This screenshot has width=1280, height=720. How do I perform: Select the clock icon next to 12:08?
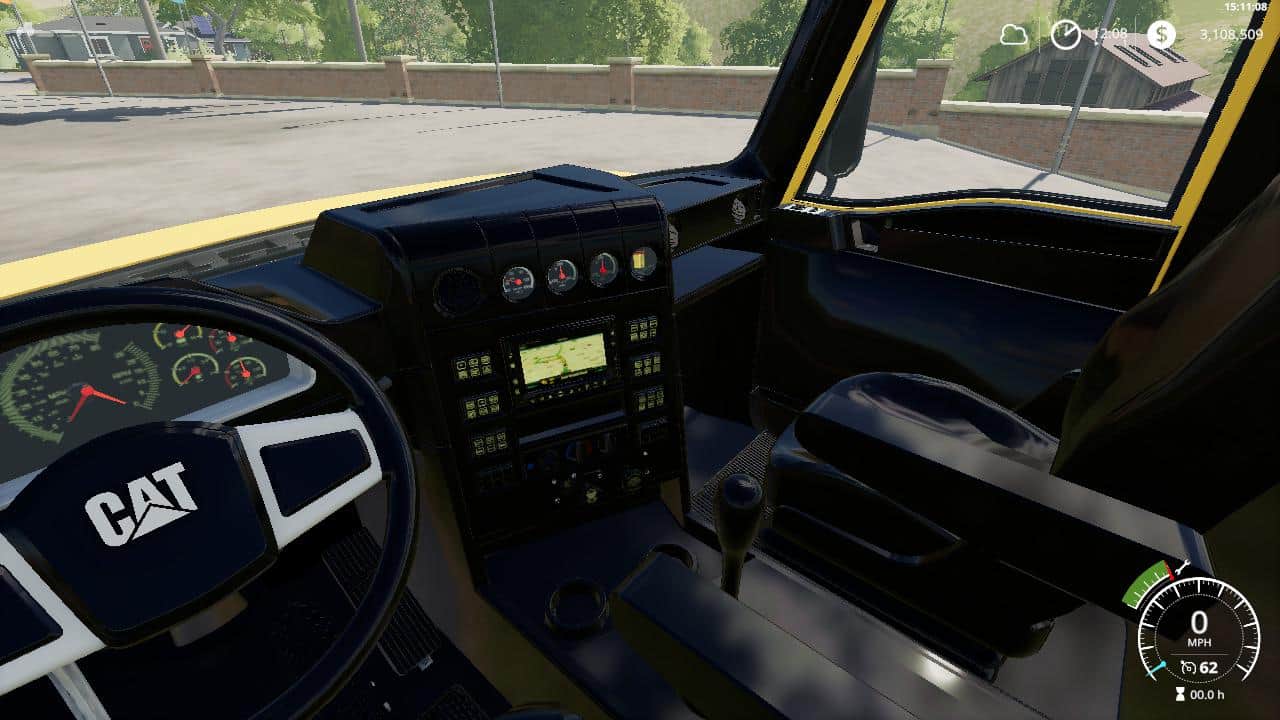pyautogui.click(x=1065, y=34)
